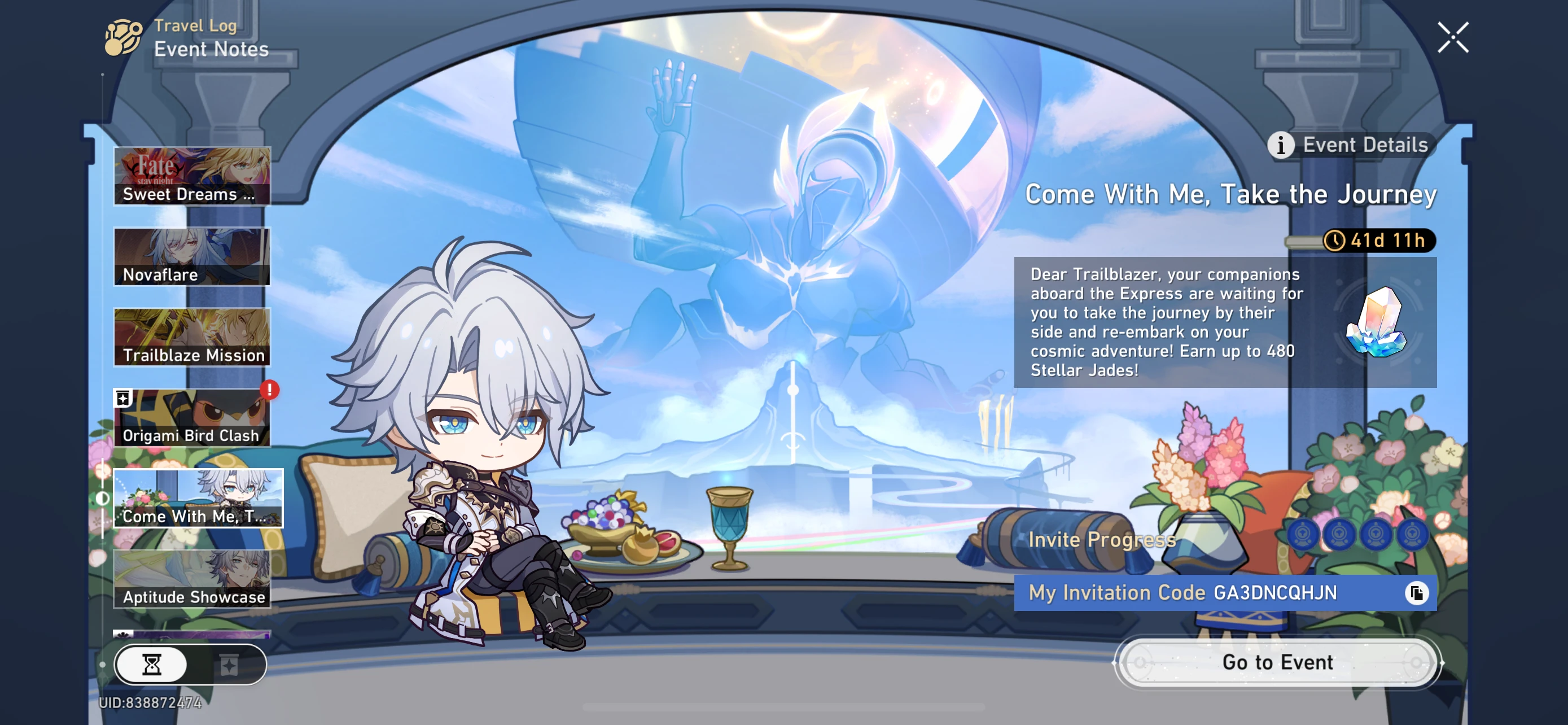The height and width of the screenshot is (725, 1568).
Task: Click the first Express medal under Invite Progress
Action: [1304, 535]
